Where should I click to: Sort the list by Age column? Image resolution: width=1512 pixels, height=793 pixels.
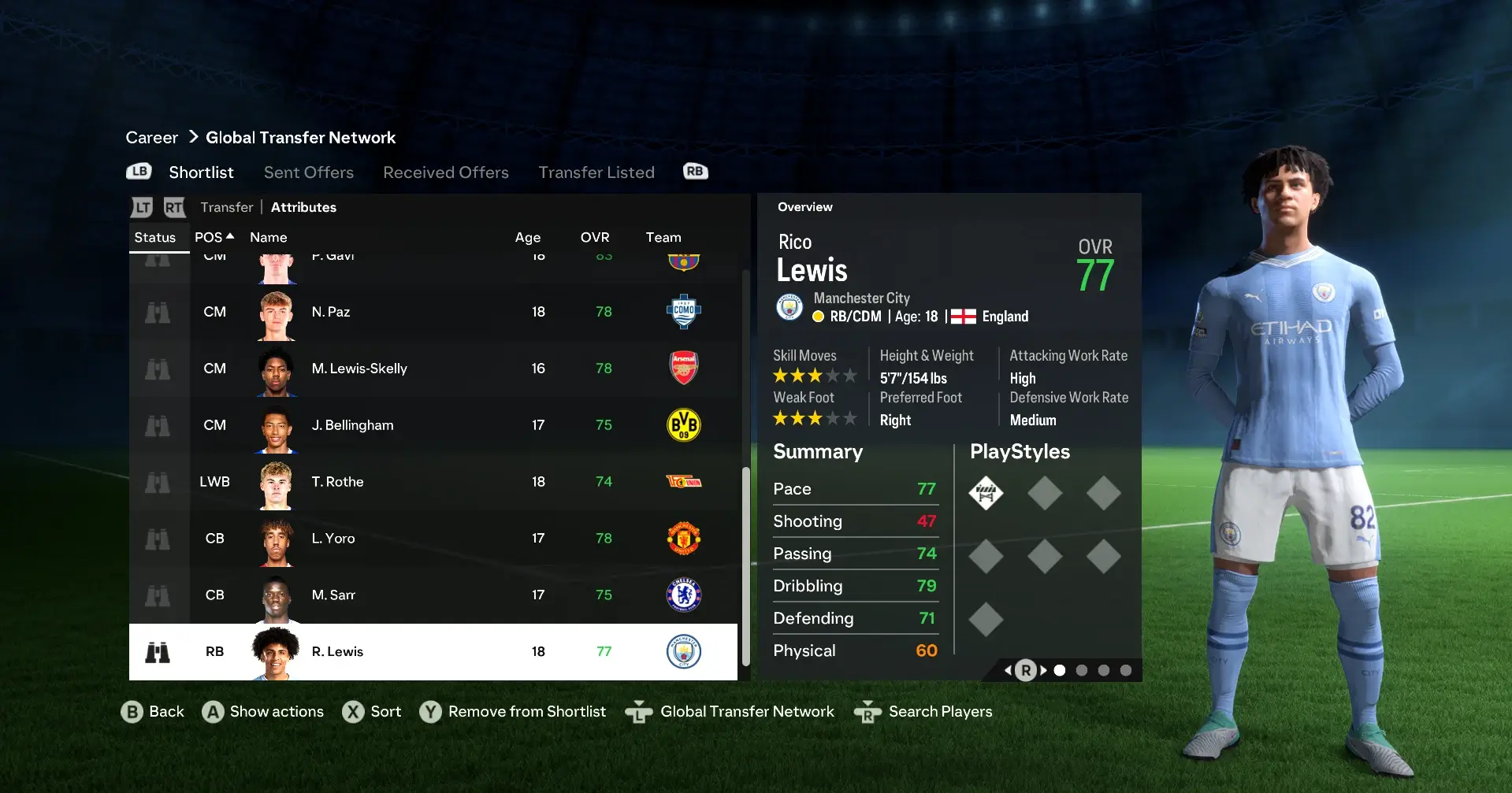[527, 237]
